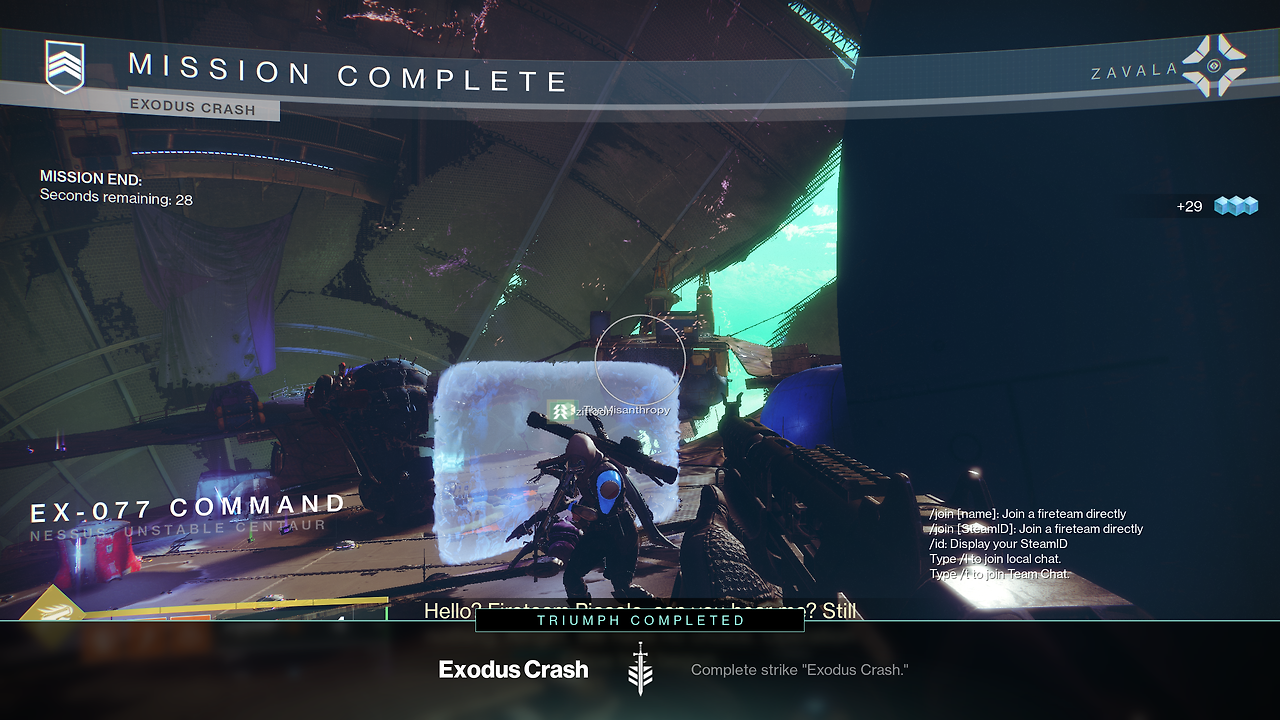
Task: Open the Exodus Crash triumph notification
Action: 513,670
